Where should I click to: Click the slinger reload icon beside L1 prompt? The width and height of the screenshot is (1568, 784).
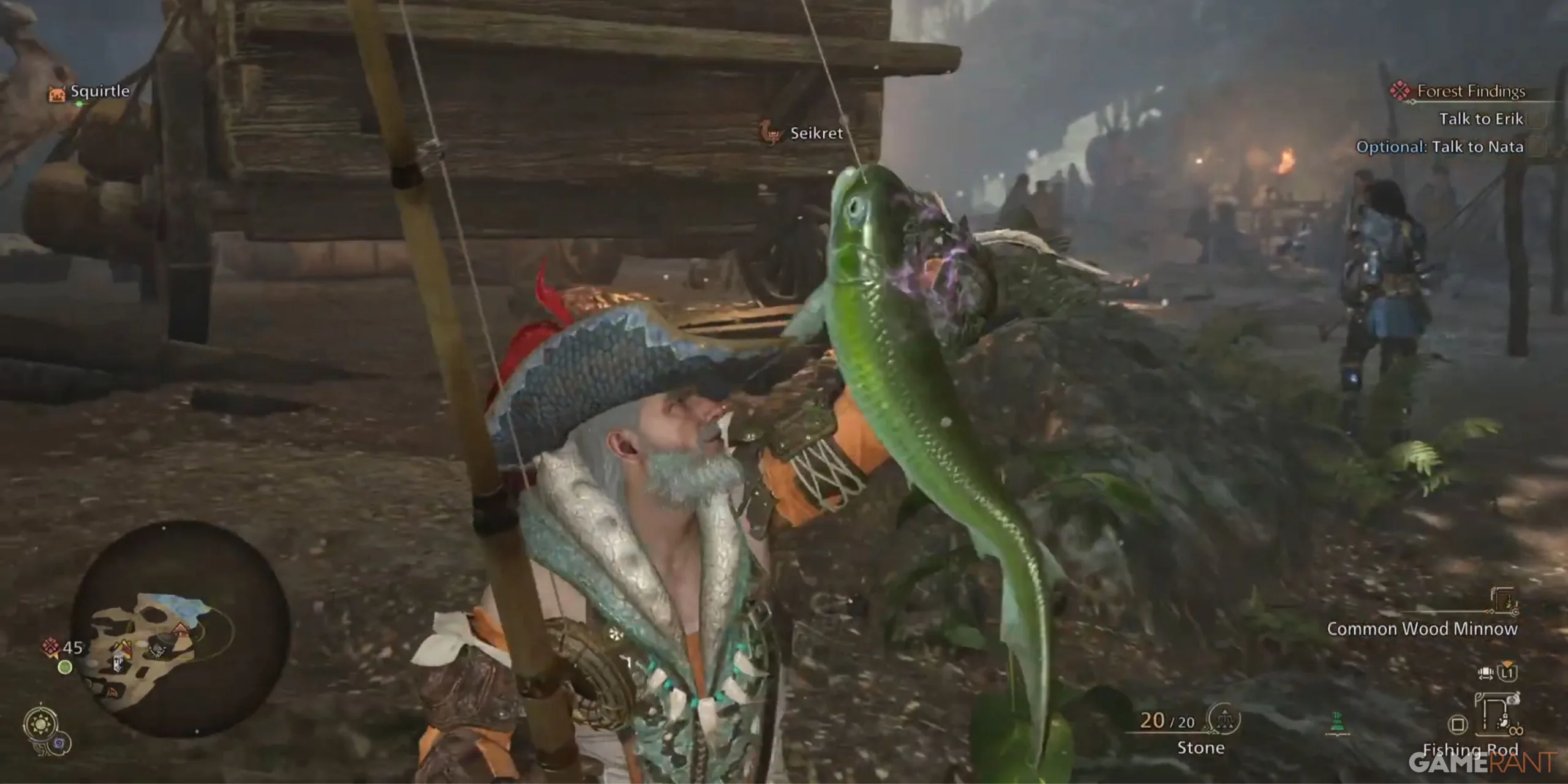[x=1487, y=674]
